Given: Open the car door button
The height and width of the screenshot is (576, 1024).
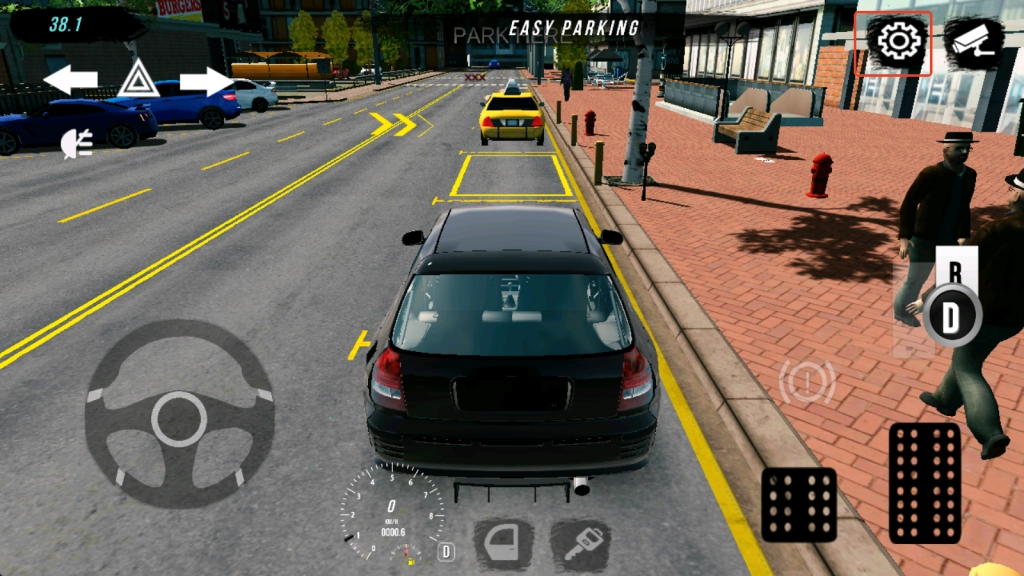Looking at the screenshot, I should 502,543.
